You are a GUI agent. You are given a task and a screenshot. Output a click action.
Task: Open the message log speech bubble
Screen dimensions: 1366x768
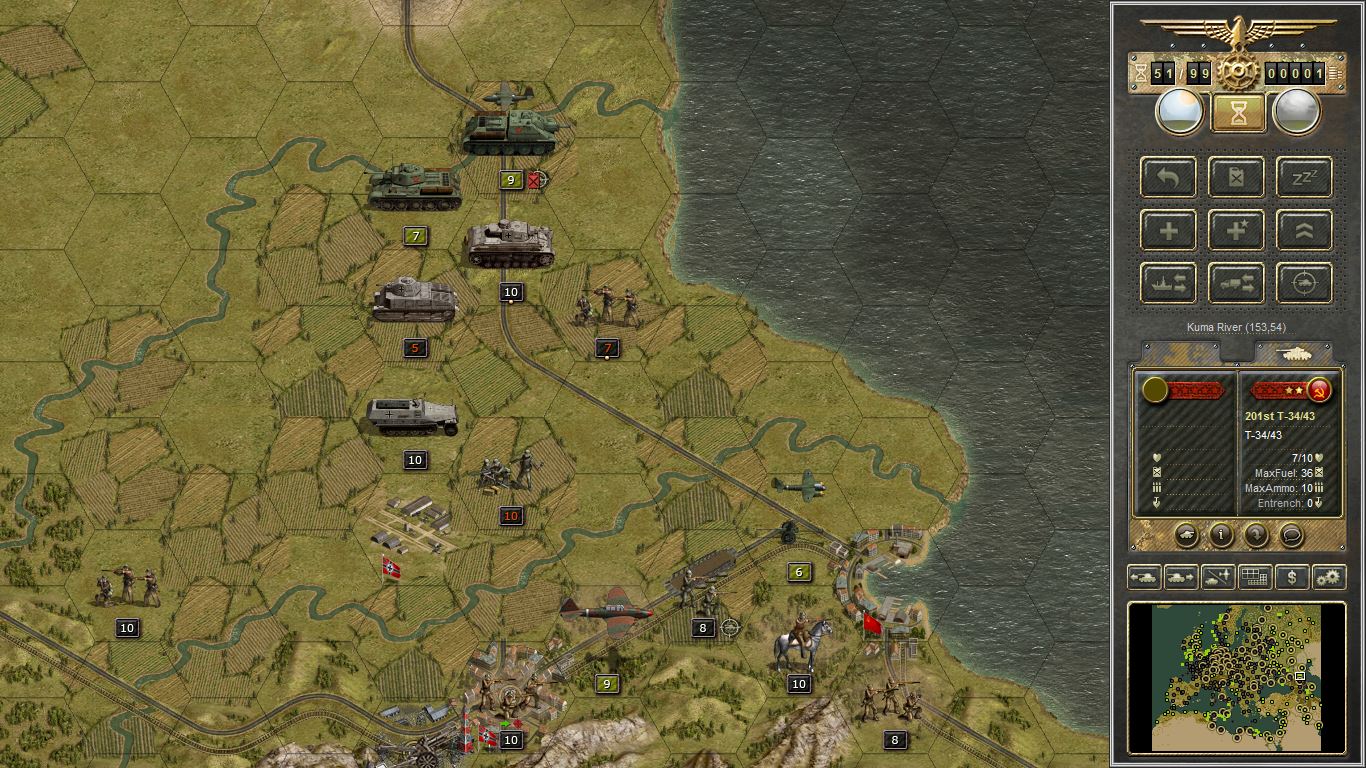point(1291,534)
